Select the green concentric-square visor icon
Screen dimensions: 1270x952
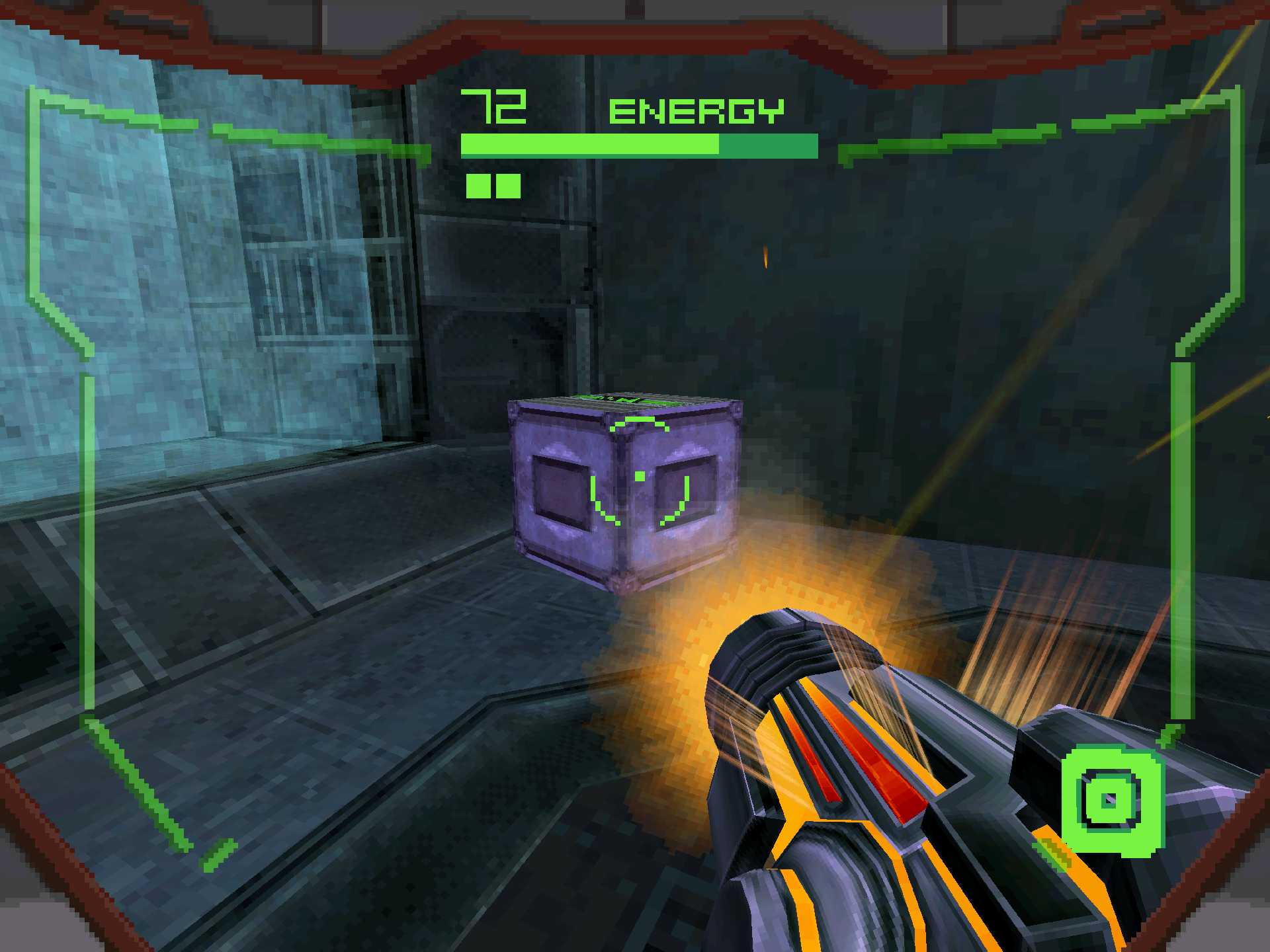(x=1111, y=800)
